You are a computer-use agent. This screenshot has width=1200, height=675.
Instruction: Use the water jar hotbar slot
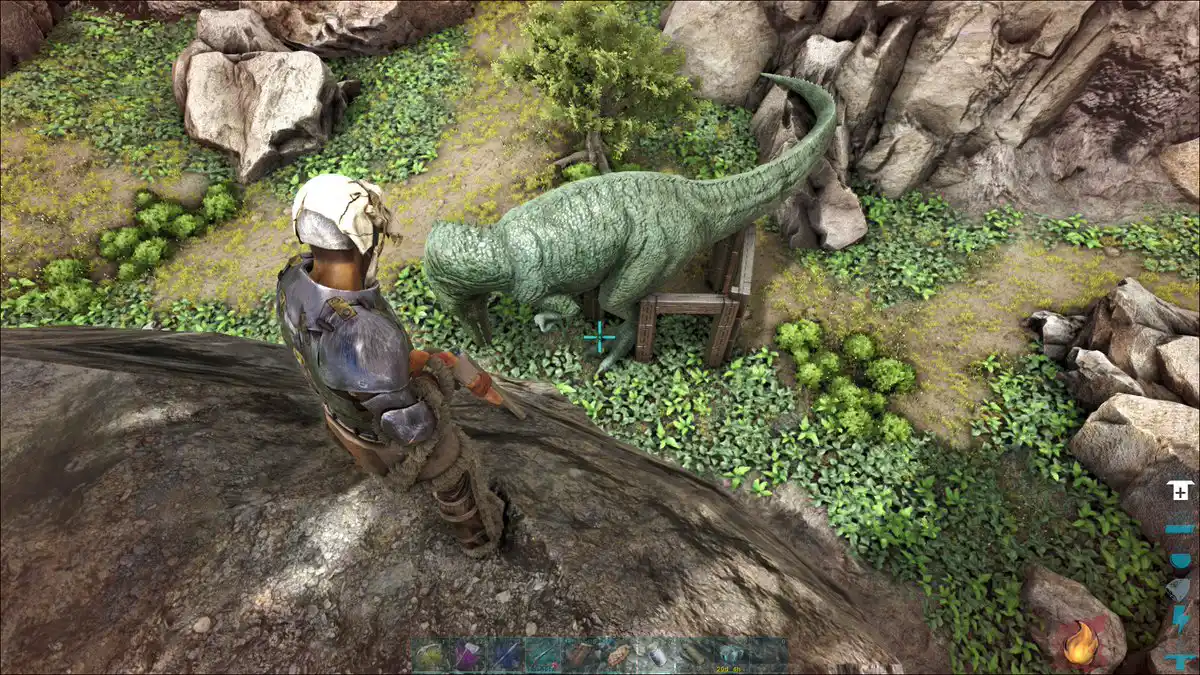[656, 656]
